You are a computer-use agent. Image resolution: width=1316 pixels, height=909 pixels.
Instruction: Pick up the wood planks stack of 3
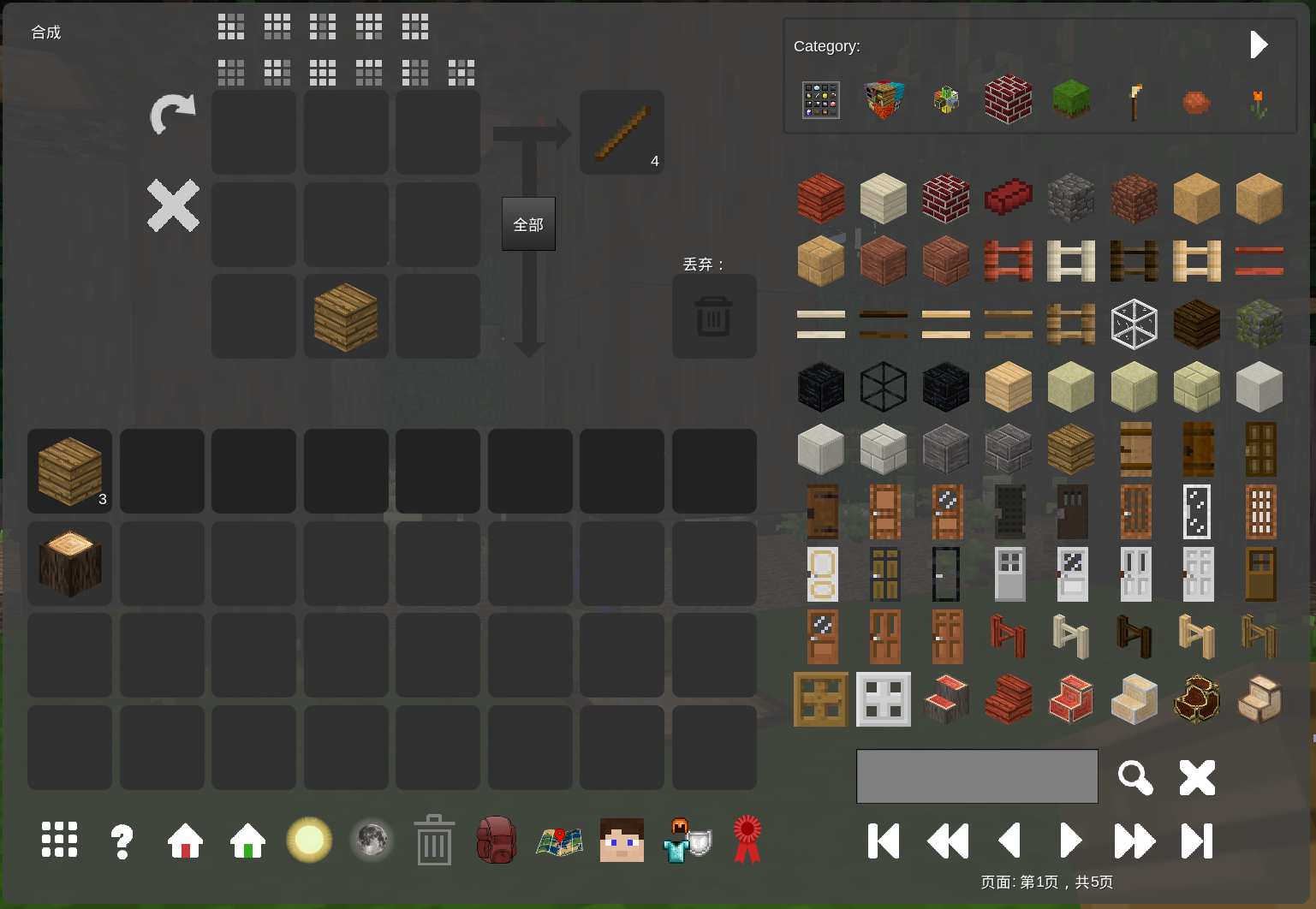pos(69,471)
